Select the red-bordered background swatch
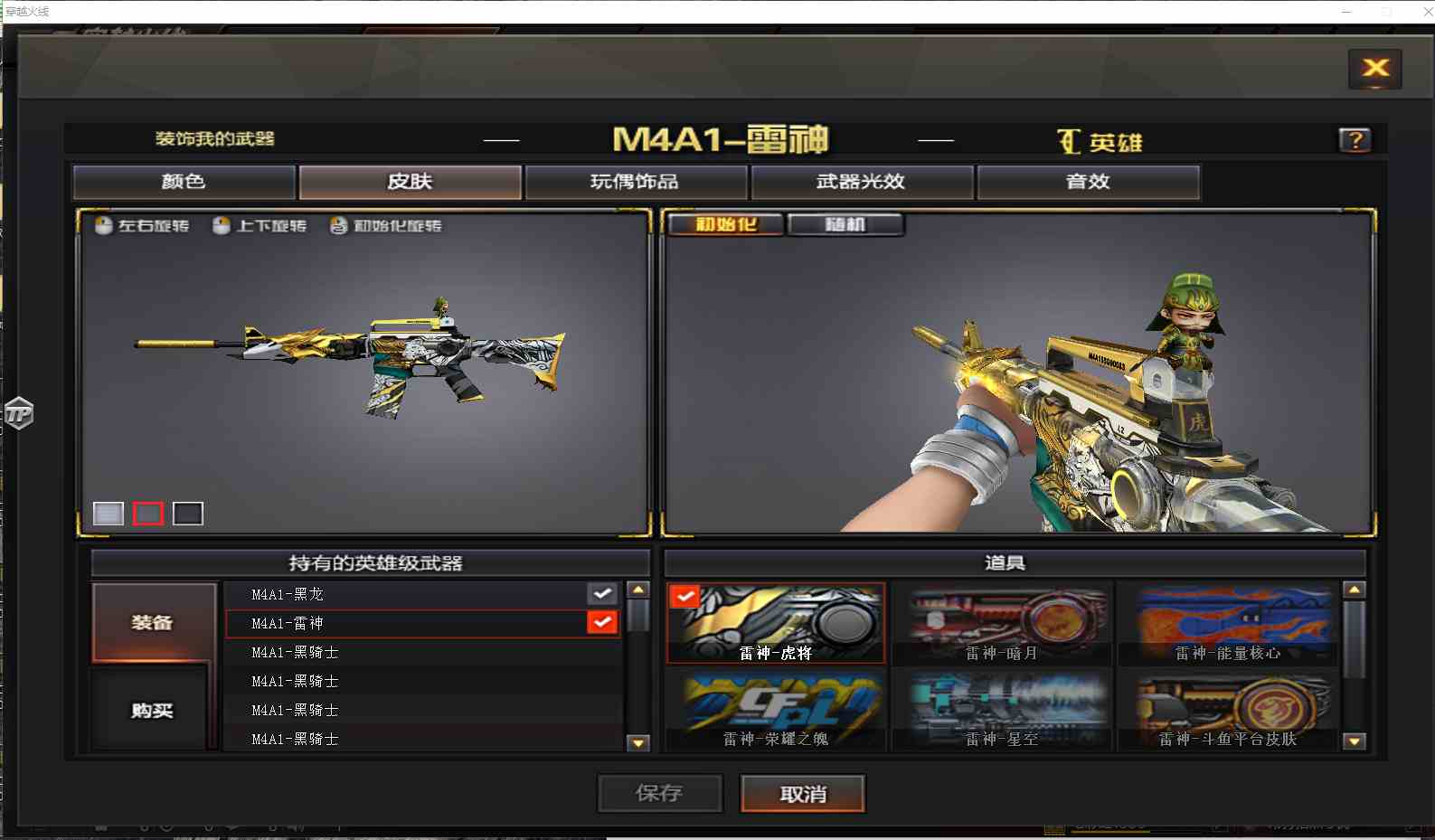 (148, 514)
